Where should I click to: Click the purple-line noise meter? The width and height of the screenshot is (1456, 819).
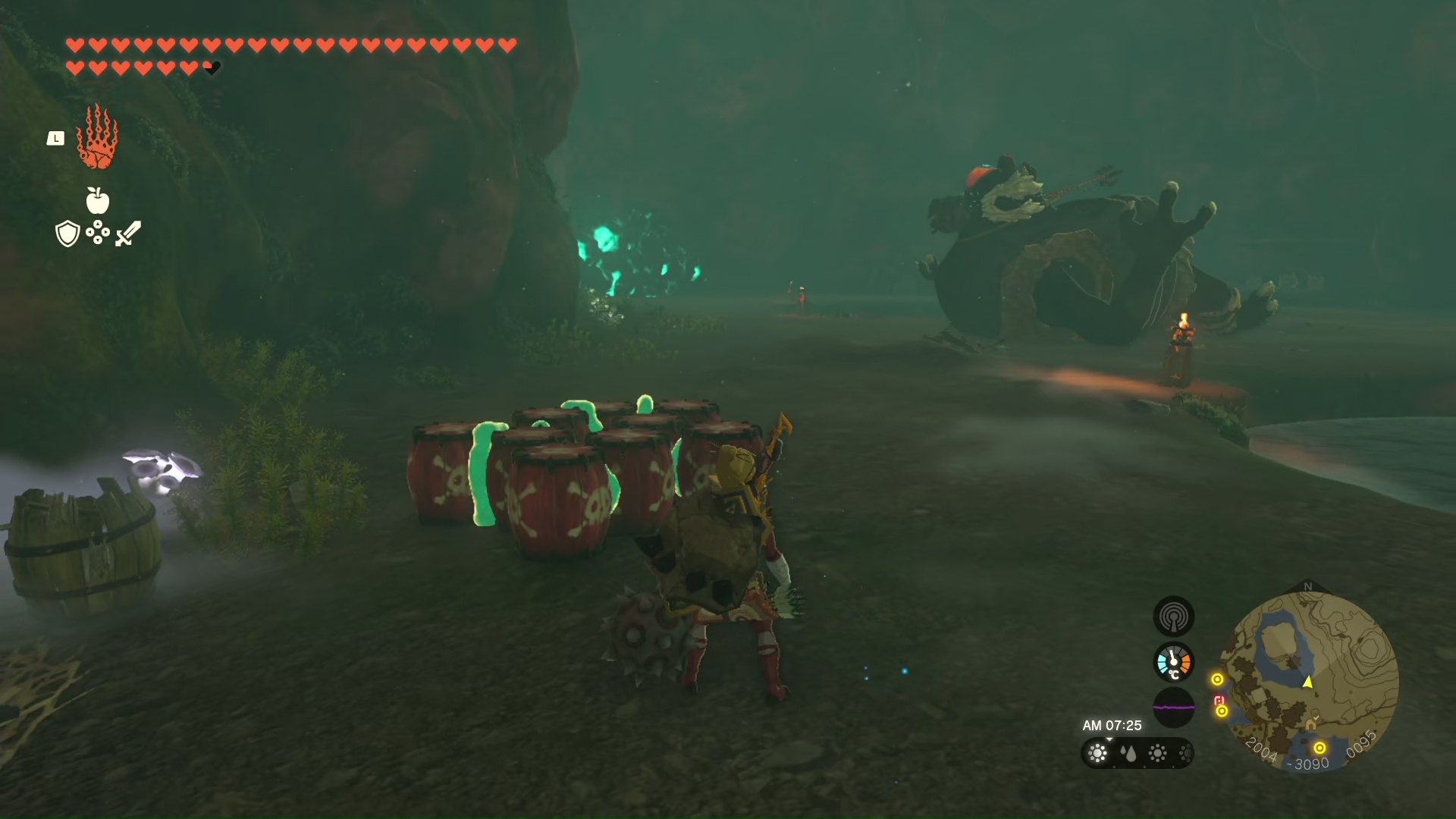[1173, 708]
